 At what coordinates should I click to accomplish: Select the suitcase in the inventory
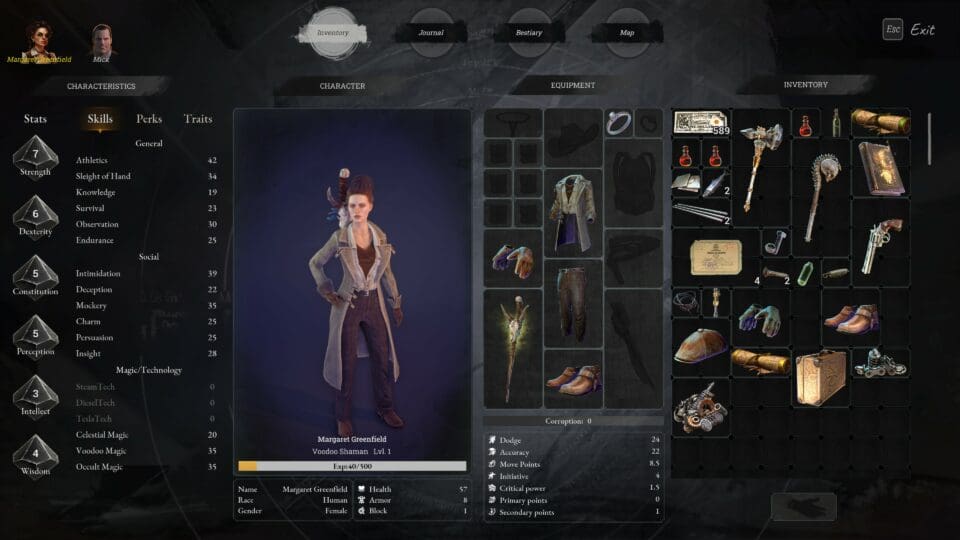click(x=820, y=376)
